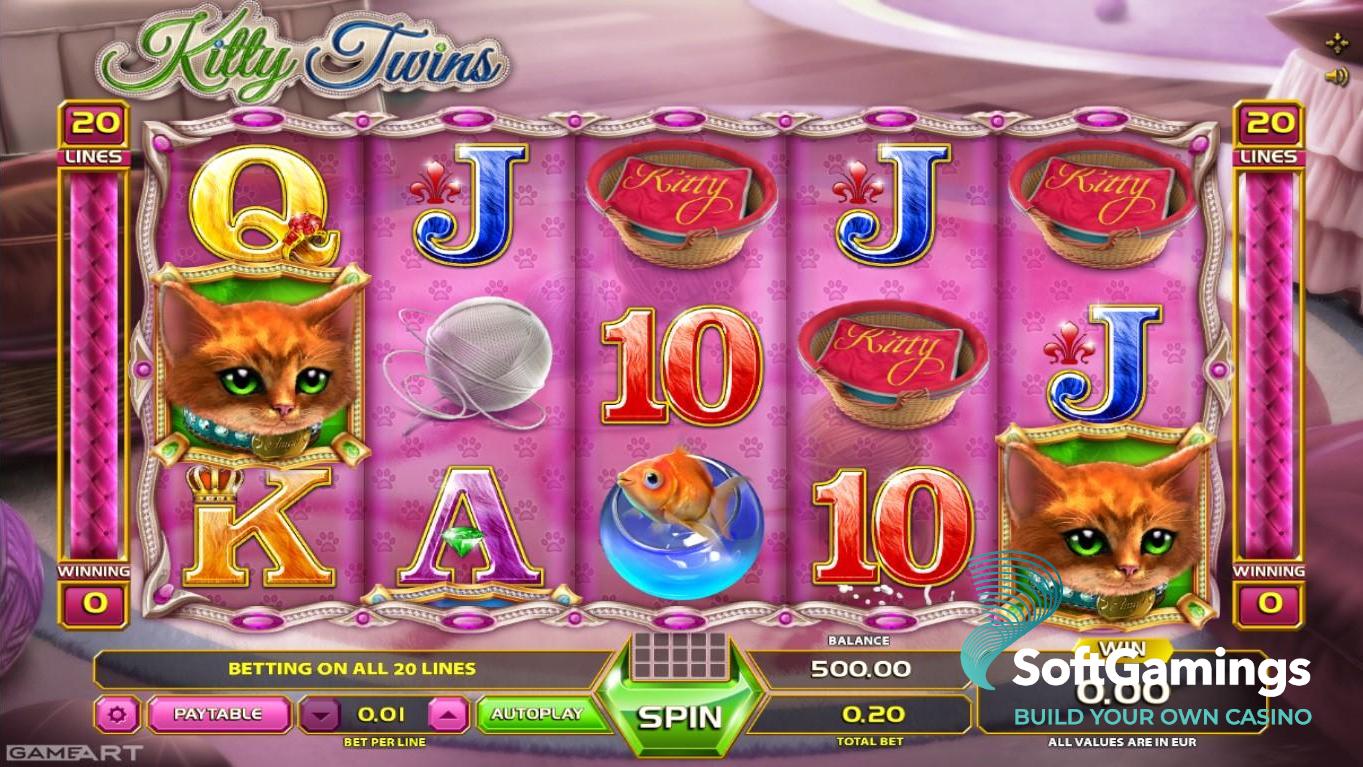Open settings with the gear icon
Viewport: 1363px width, 767px height.
(x=120, y=715)
